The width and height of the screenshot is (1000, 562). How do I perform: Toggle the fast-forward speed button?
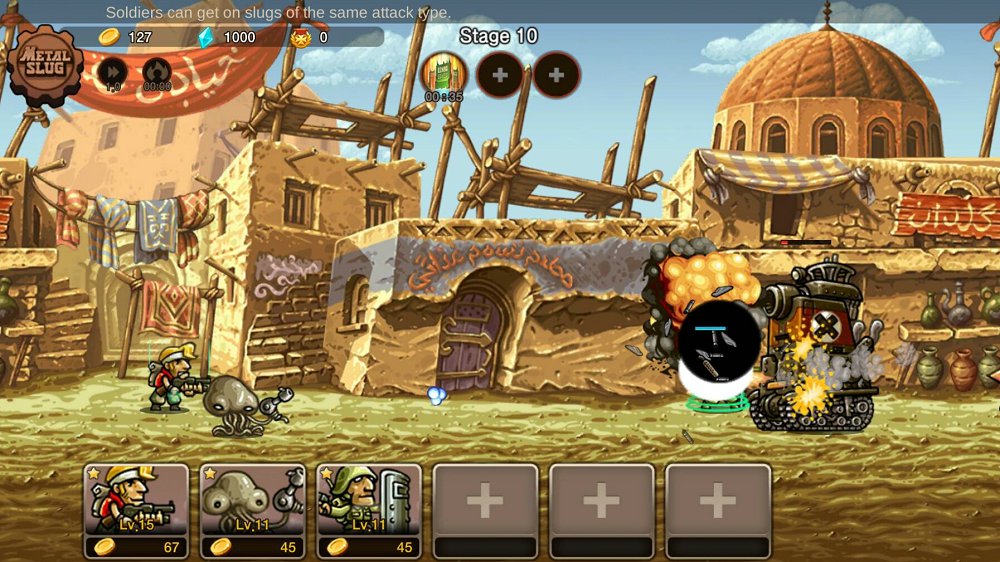pos(112,73)
